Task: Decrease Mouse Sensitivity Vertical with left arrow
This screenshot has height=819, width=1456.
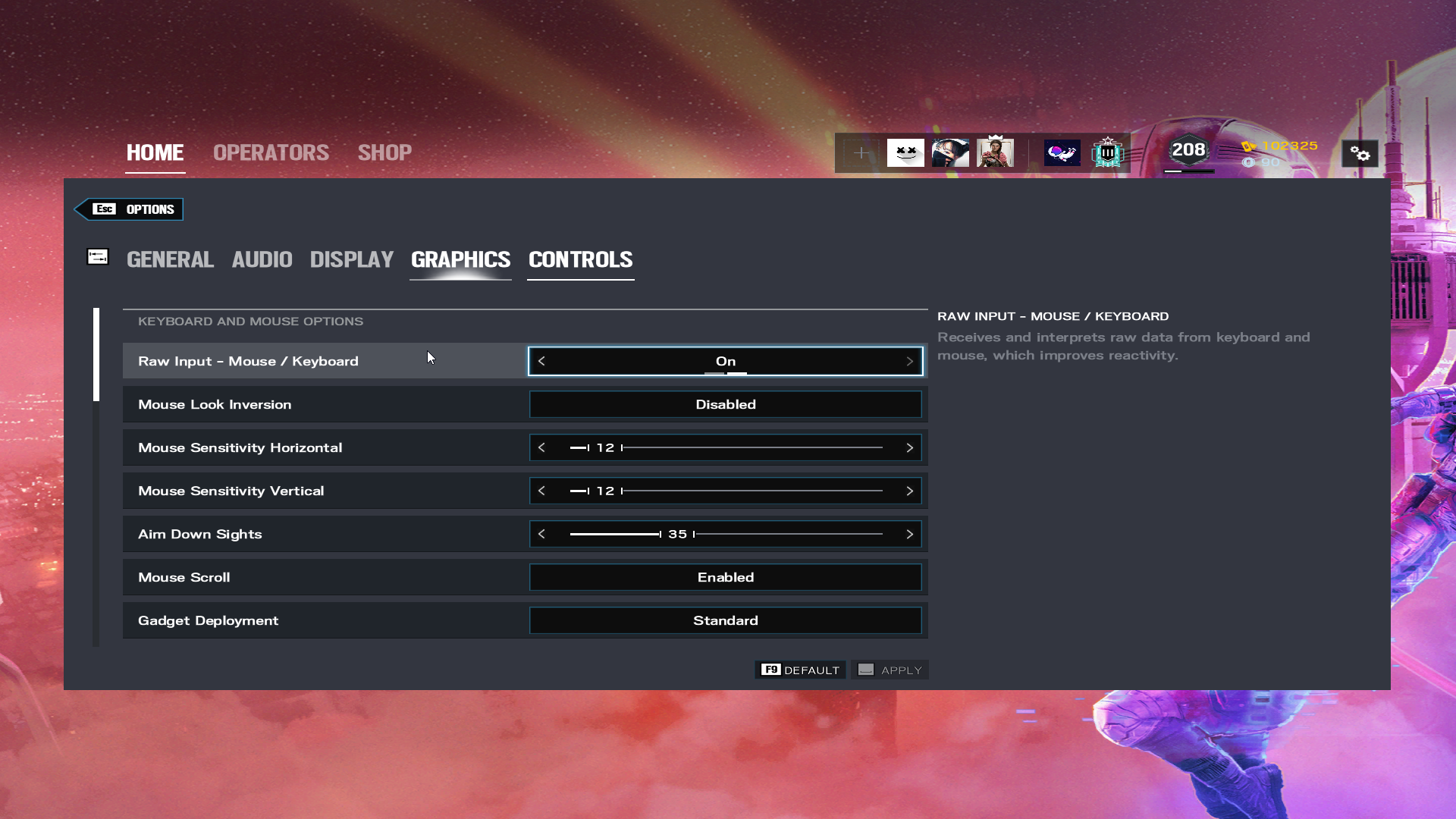Action: [x=541, y=491]
